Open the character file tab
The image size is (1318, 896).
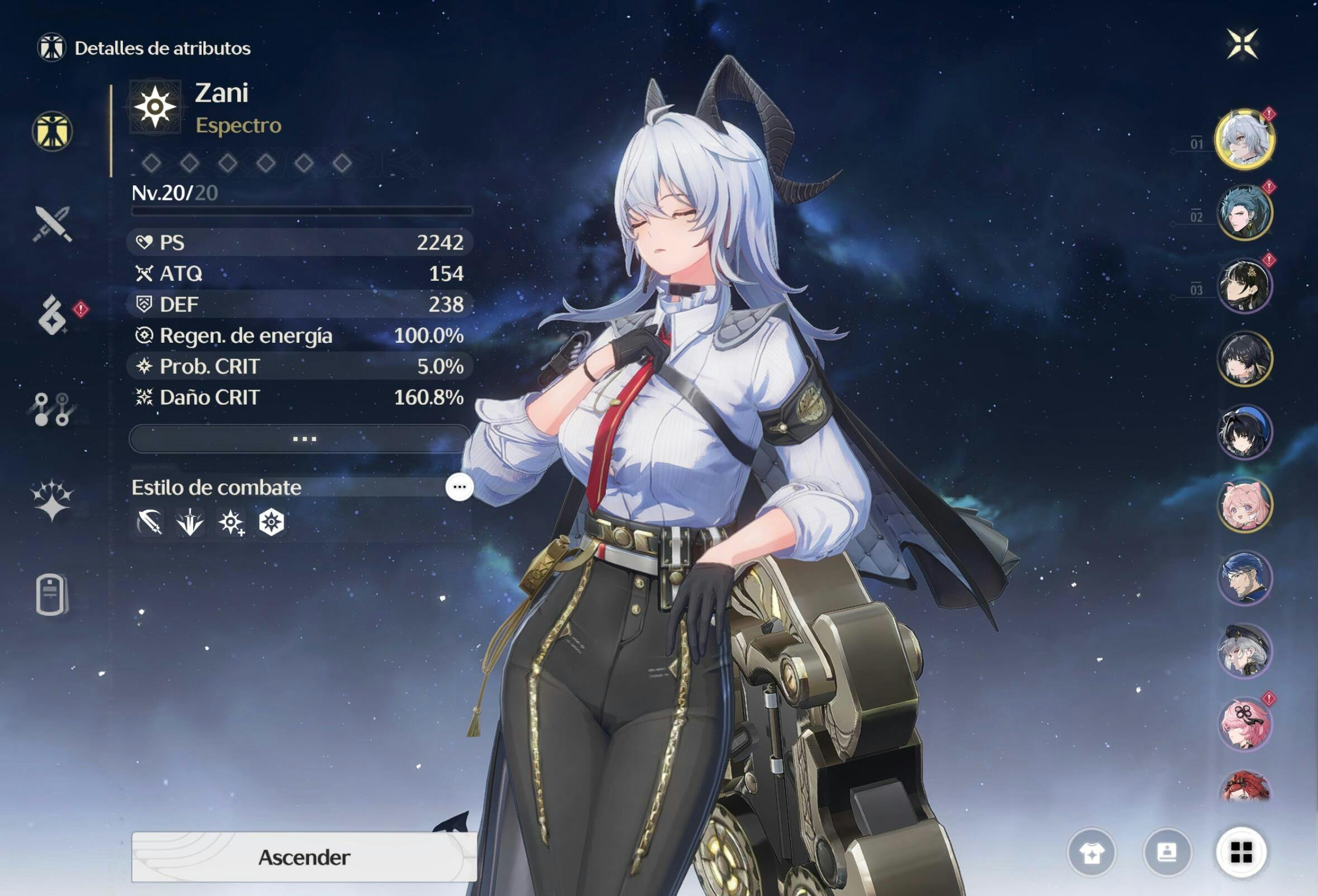coord(51,594)
